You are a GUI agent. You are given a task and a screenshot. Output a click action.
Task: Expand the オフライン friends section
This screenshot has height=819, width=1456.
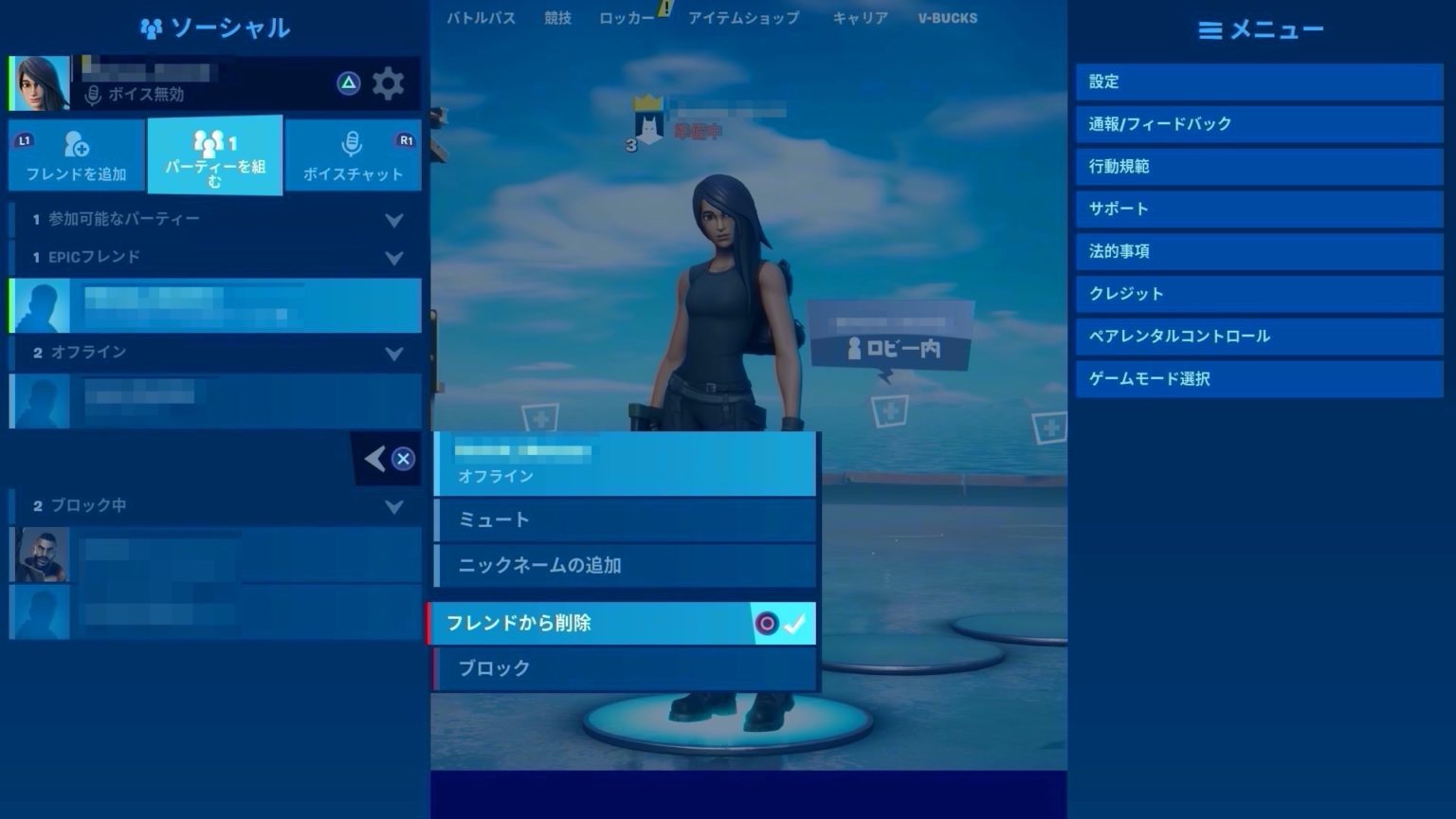[395, 352]
